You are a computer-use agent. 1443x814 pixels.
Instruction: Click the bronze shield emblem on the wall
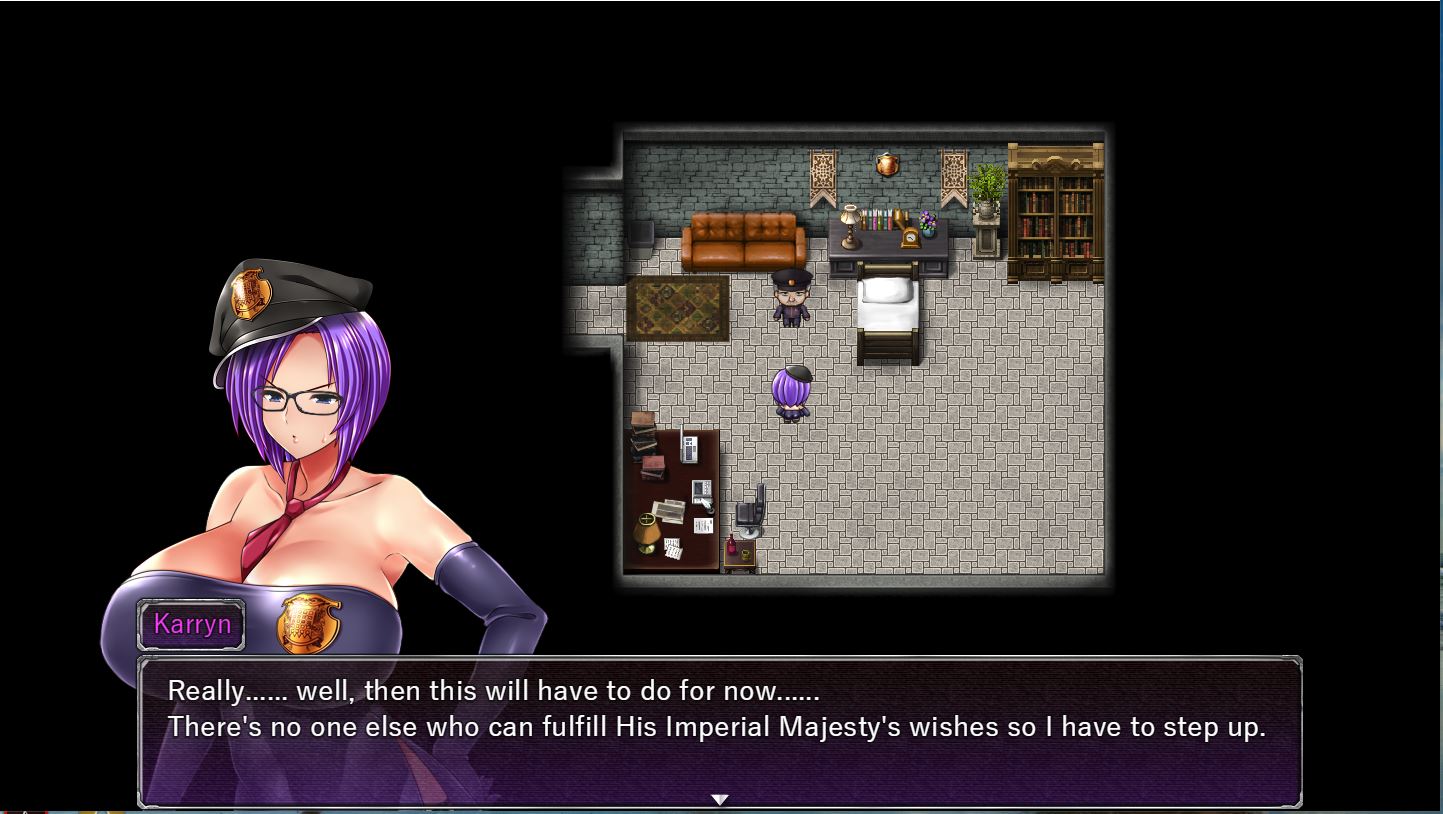(888, 165)
